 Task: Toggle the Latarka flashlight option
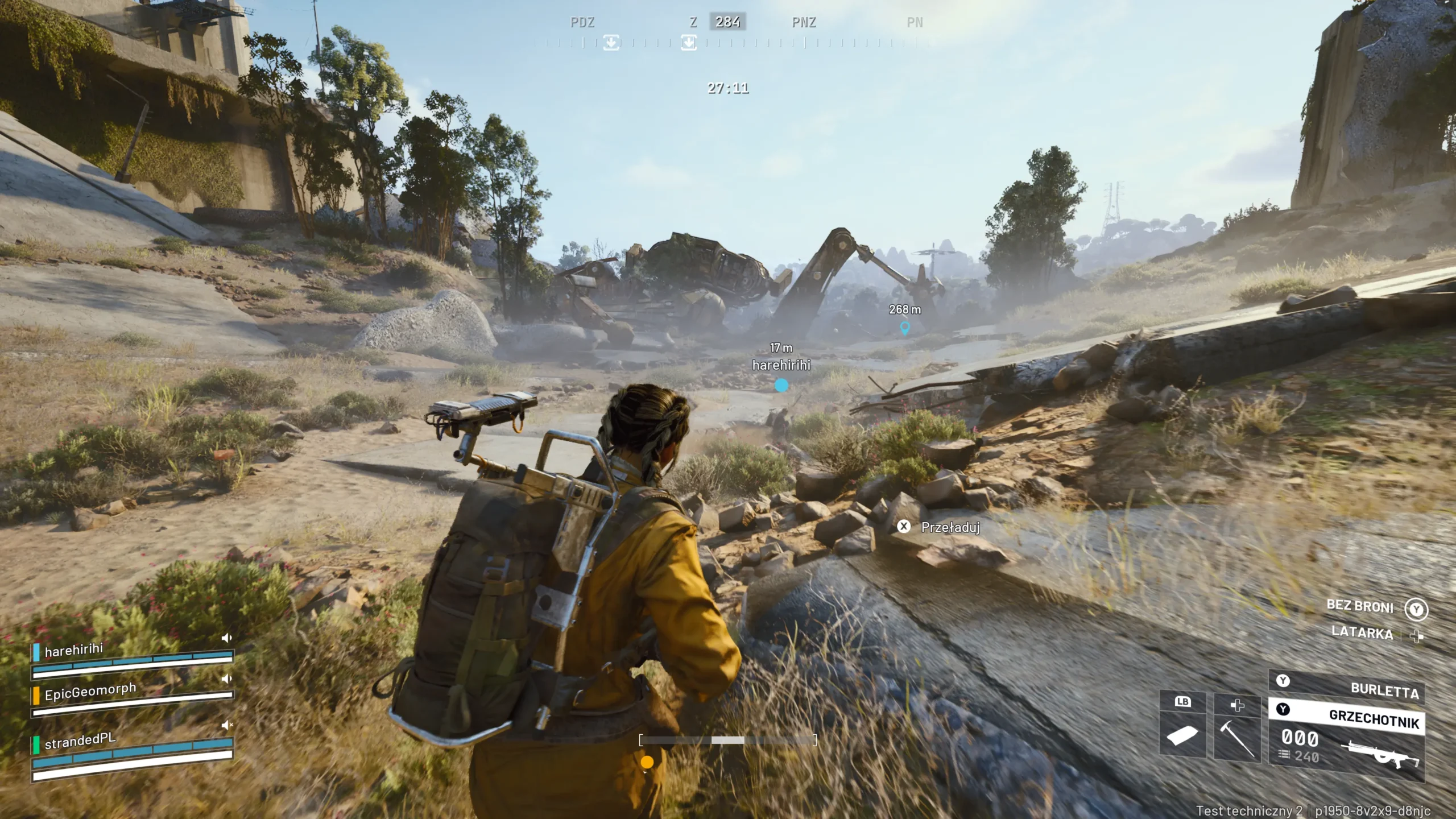click(1362, 632)
